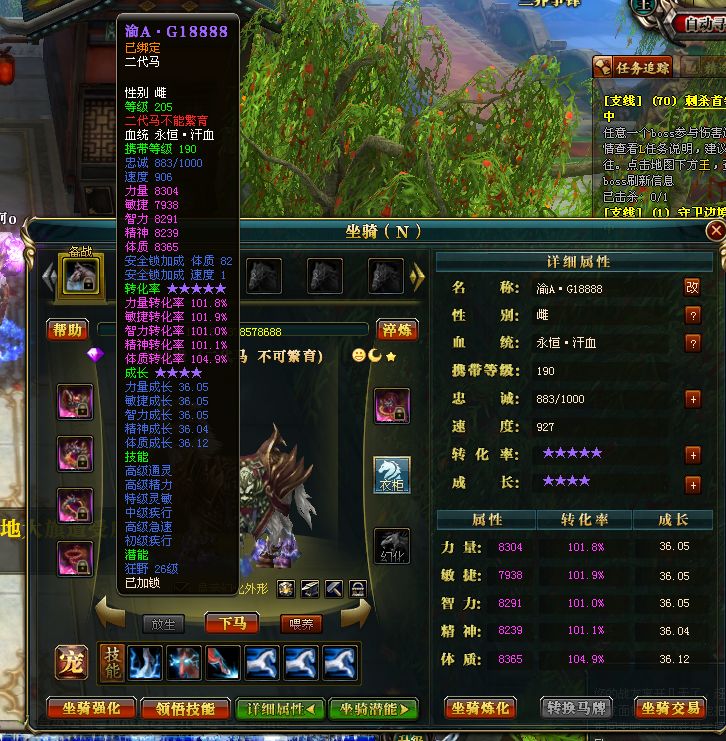The height and width of the screenshot is (741, 726).
Task: Open the 坐骑交易 mount trade
Action: (x=669, y=708)
